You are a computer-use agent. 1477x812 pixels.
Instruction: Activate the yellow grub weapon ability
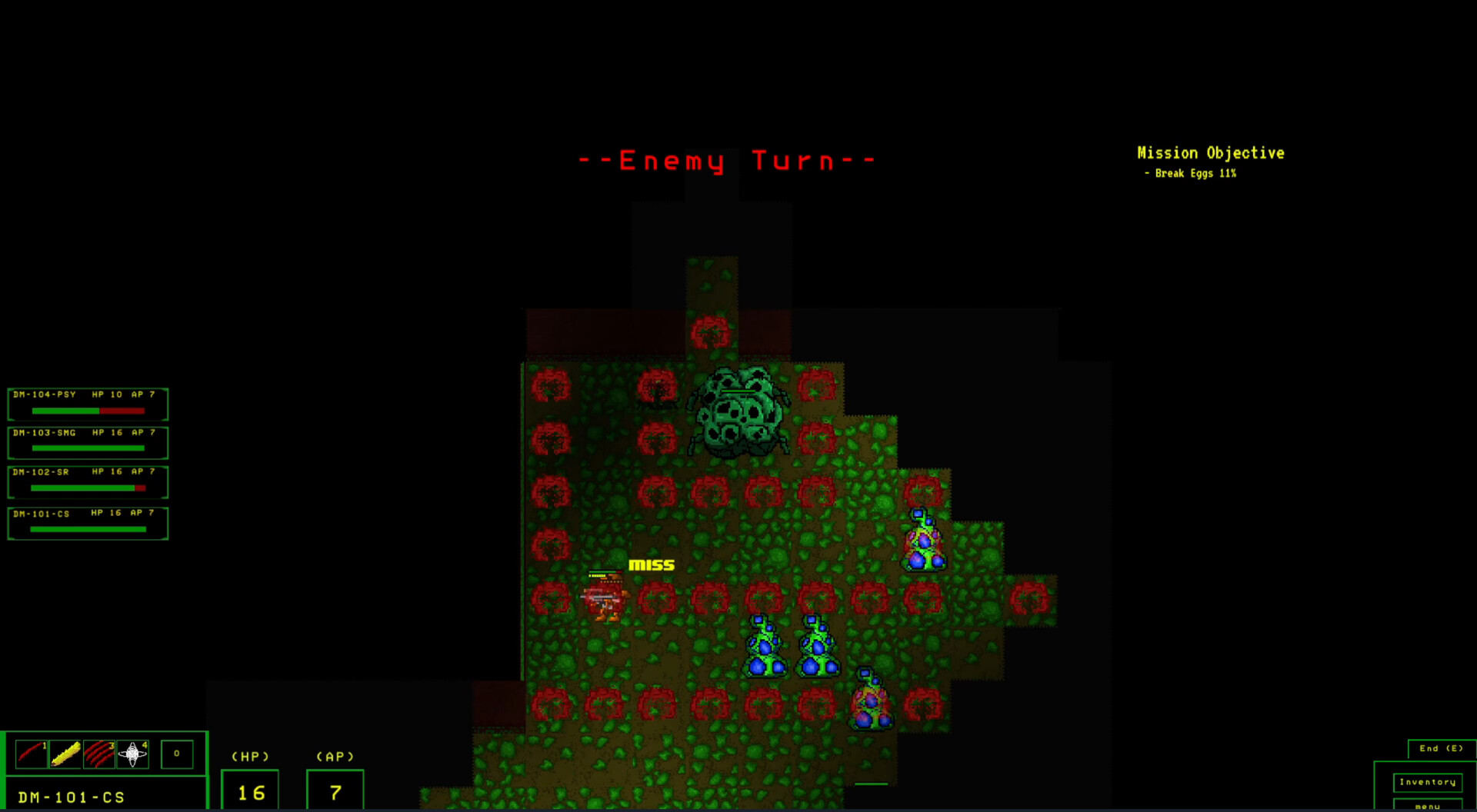pos(65,754)
